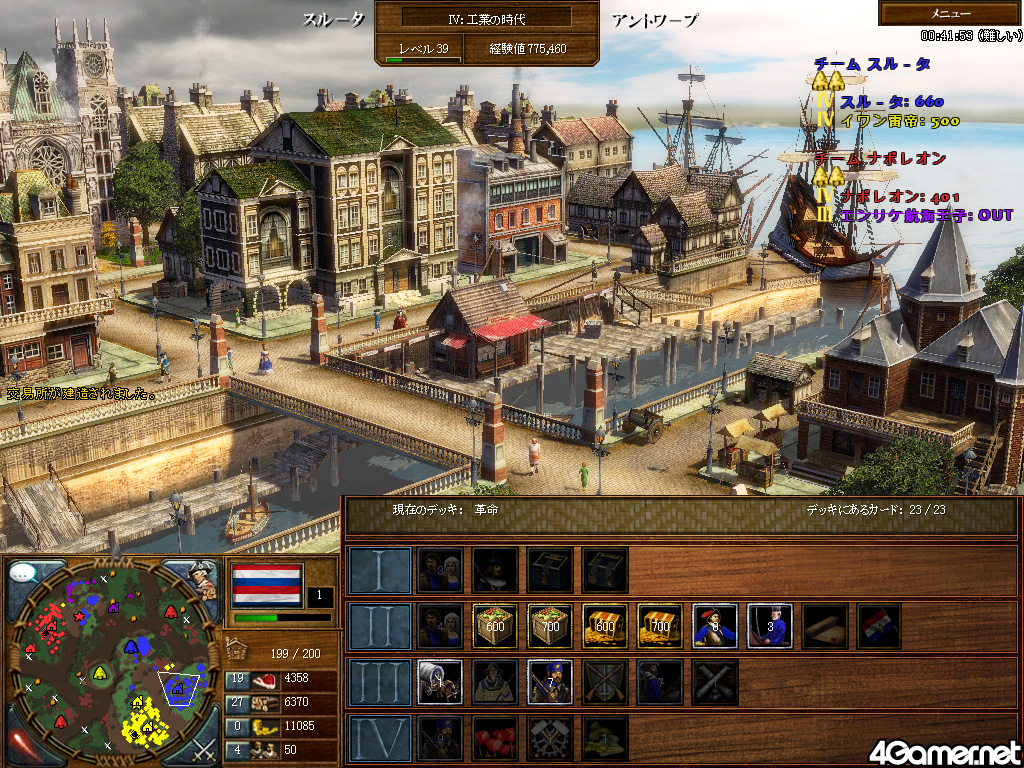Pick the 700 coin treasure chest card

[x=660, y=625]
